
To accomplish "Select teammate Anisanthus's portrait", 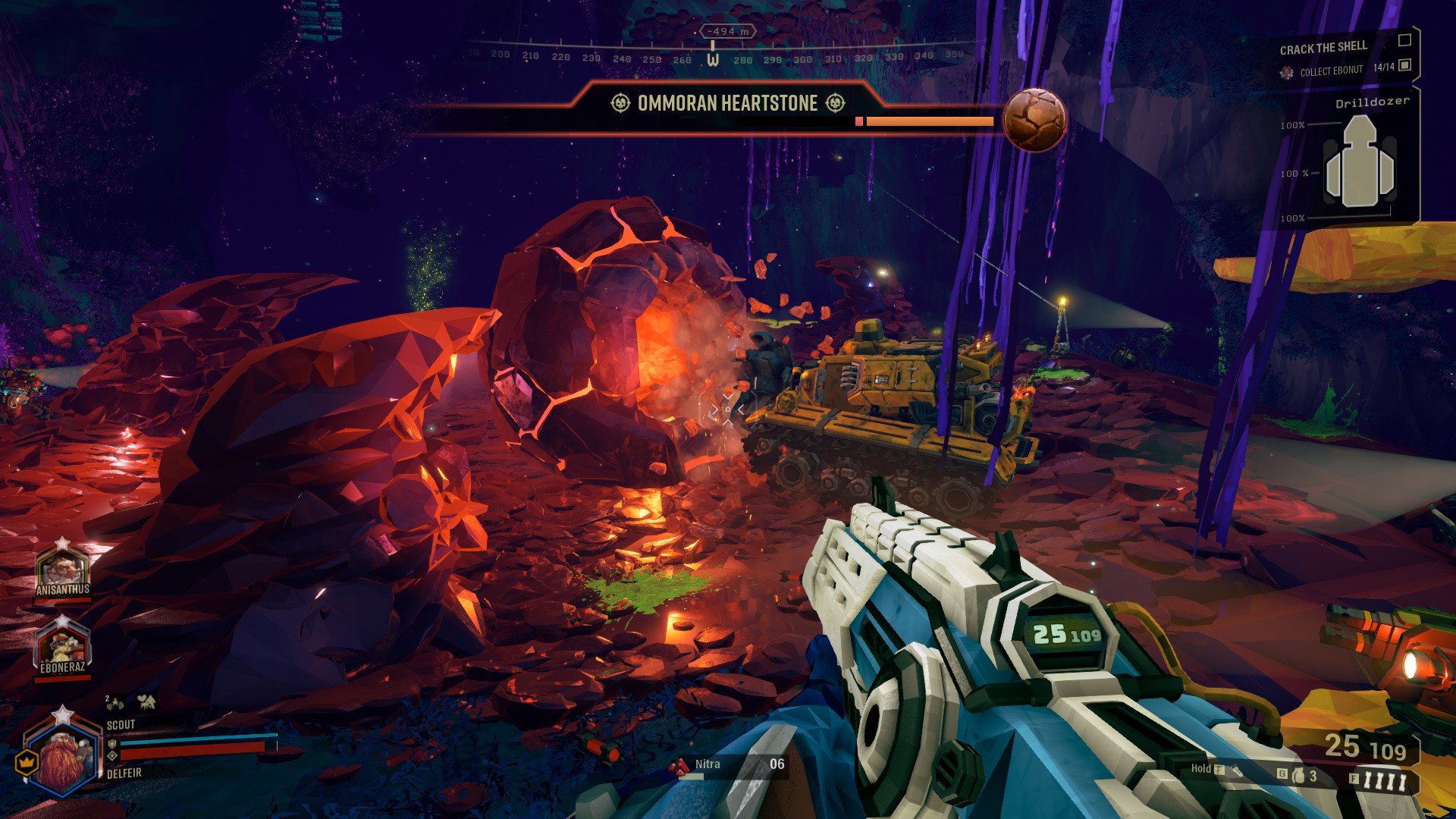I will tap(63, 567).
